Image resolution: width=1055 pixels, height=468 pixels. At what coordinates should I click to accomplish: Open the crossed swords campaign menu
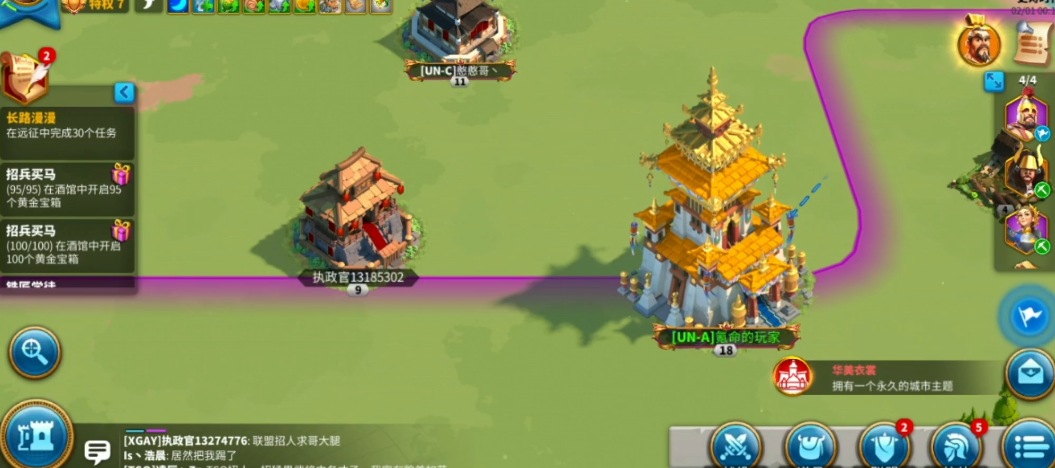point(736,446)
